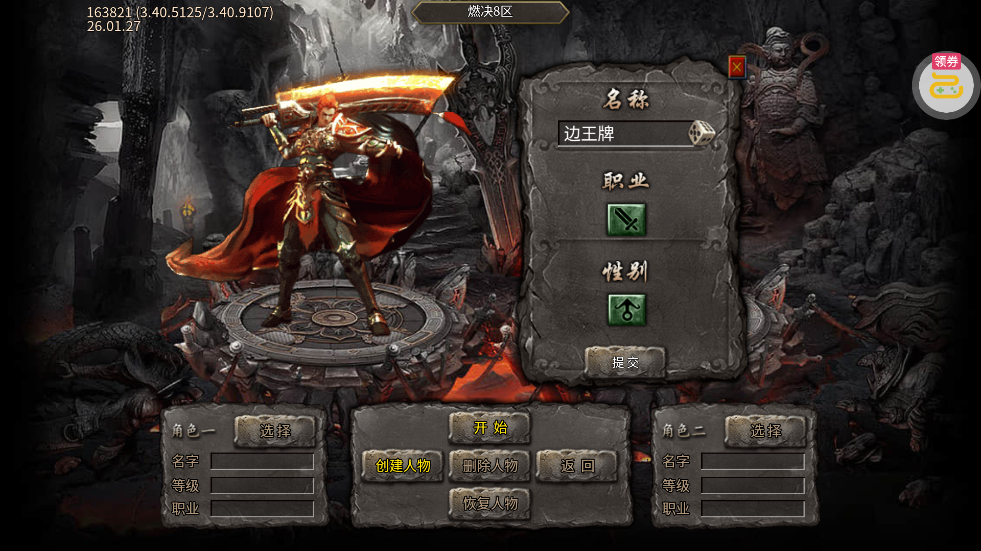The width and height of the screenshot is (981, 551).
Task: Open the 领券 coupon overlay icon
Action: click(945, 84)
